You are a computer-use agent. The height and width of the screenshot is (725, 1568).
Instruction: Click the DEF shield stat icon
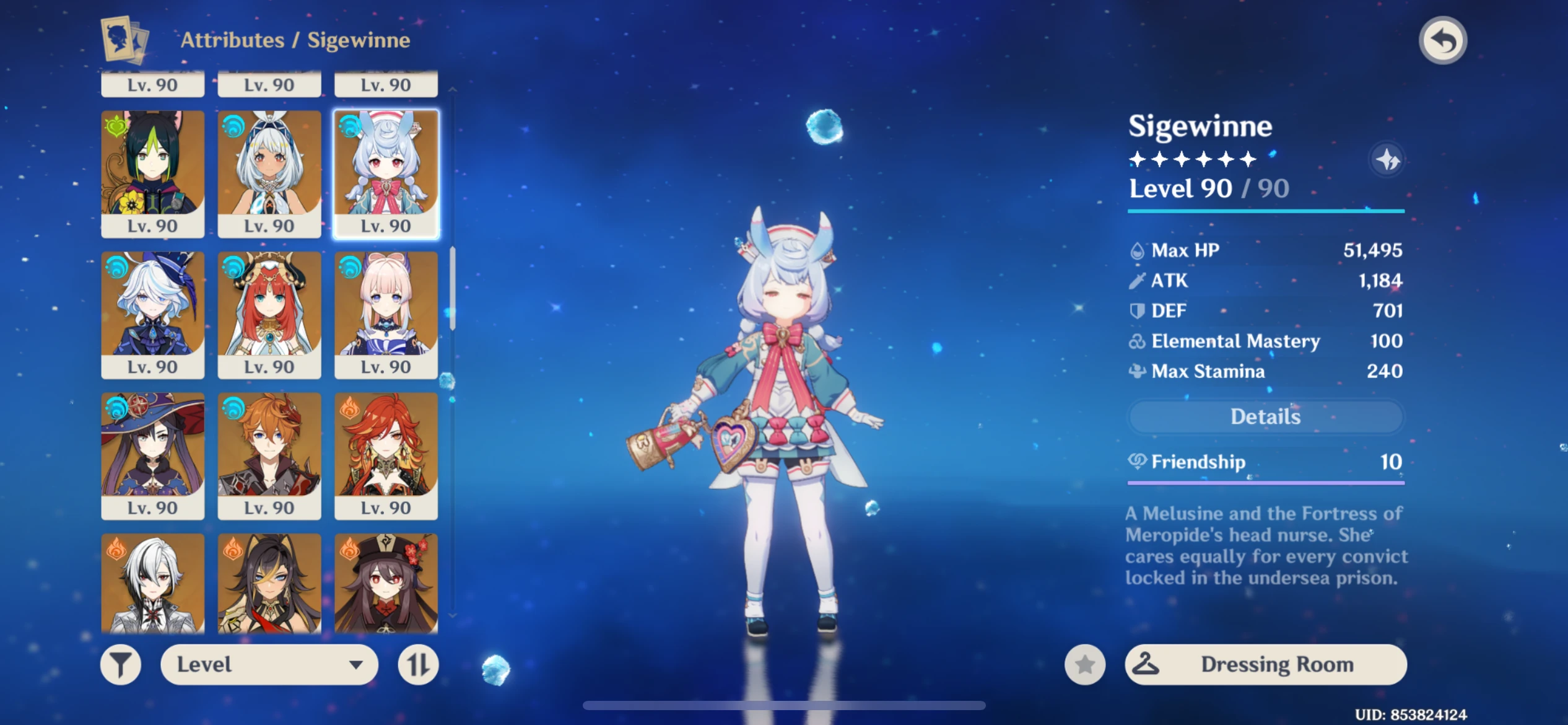point(1139,310)
